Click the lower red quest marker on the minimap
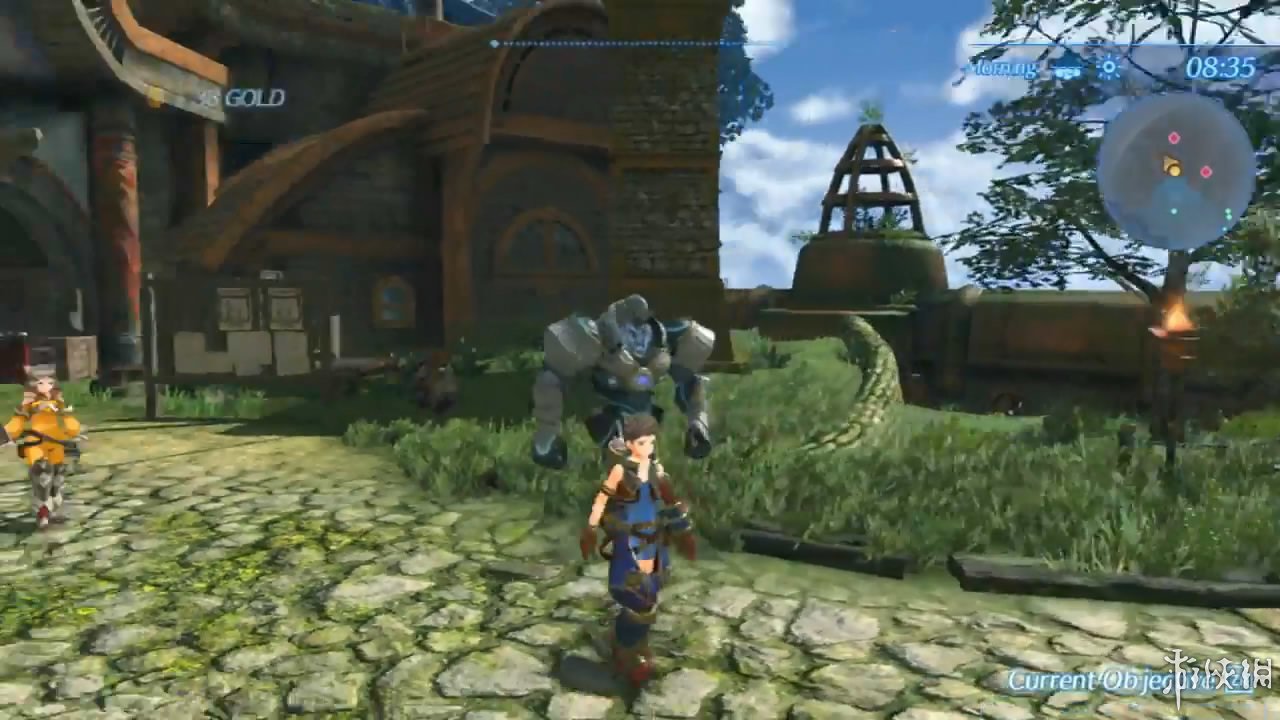The height and width of the screenshot is (720, 1280). [1206, 171]
